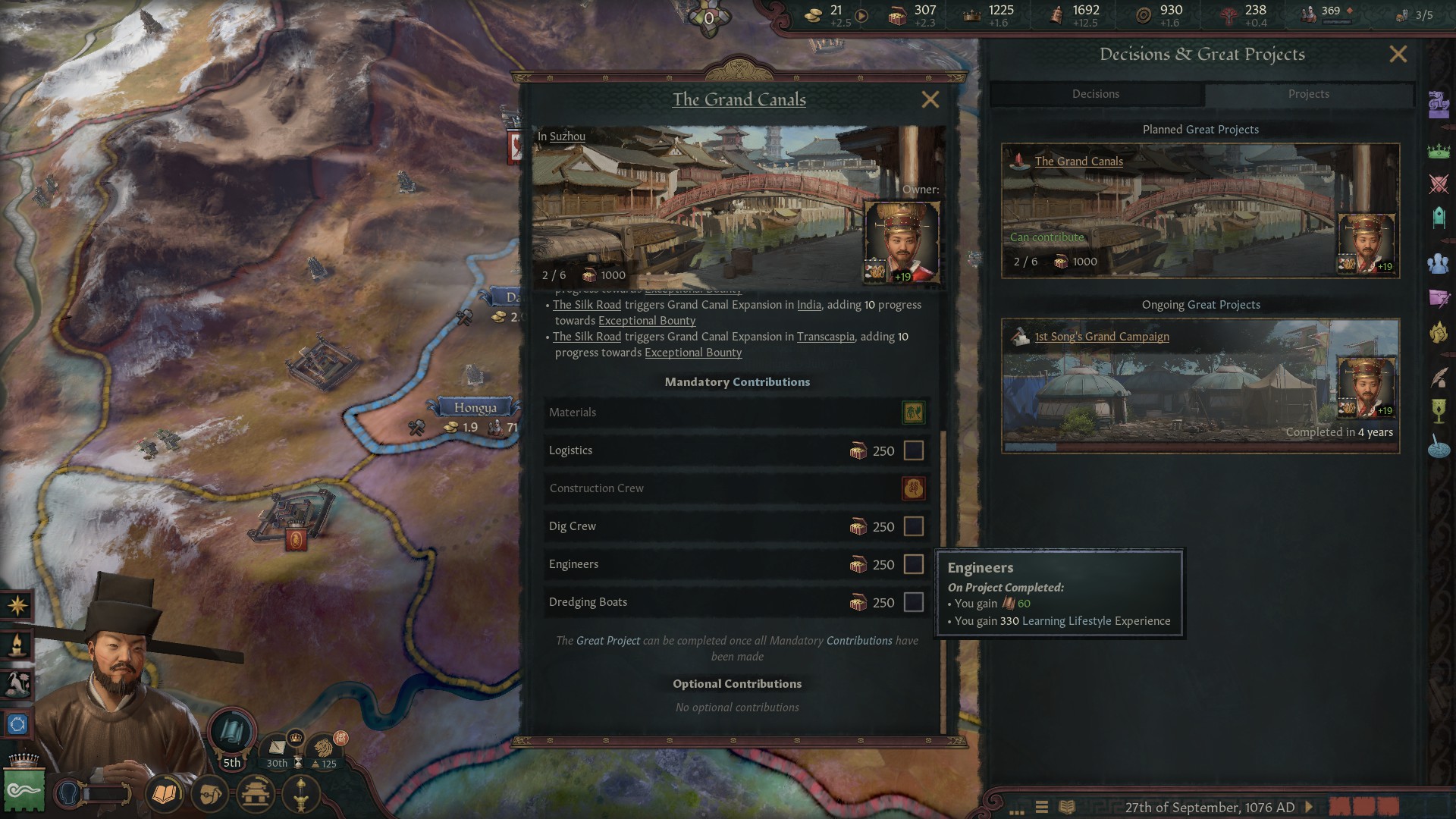Open the Transcaspia link

825,337
